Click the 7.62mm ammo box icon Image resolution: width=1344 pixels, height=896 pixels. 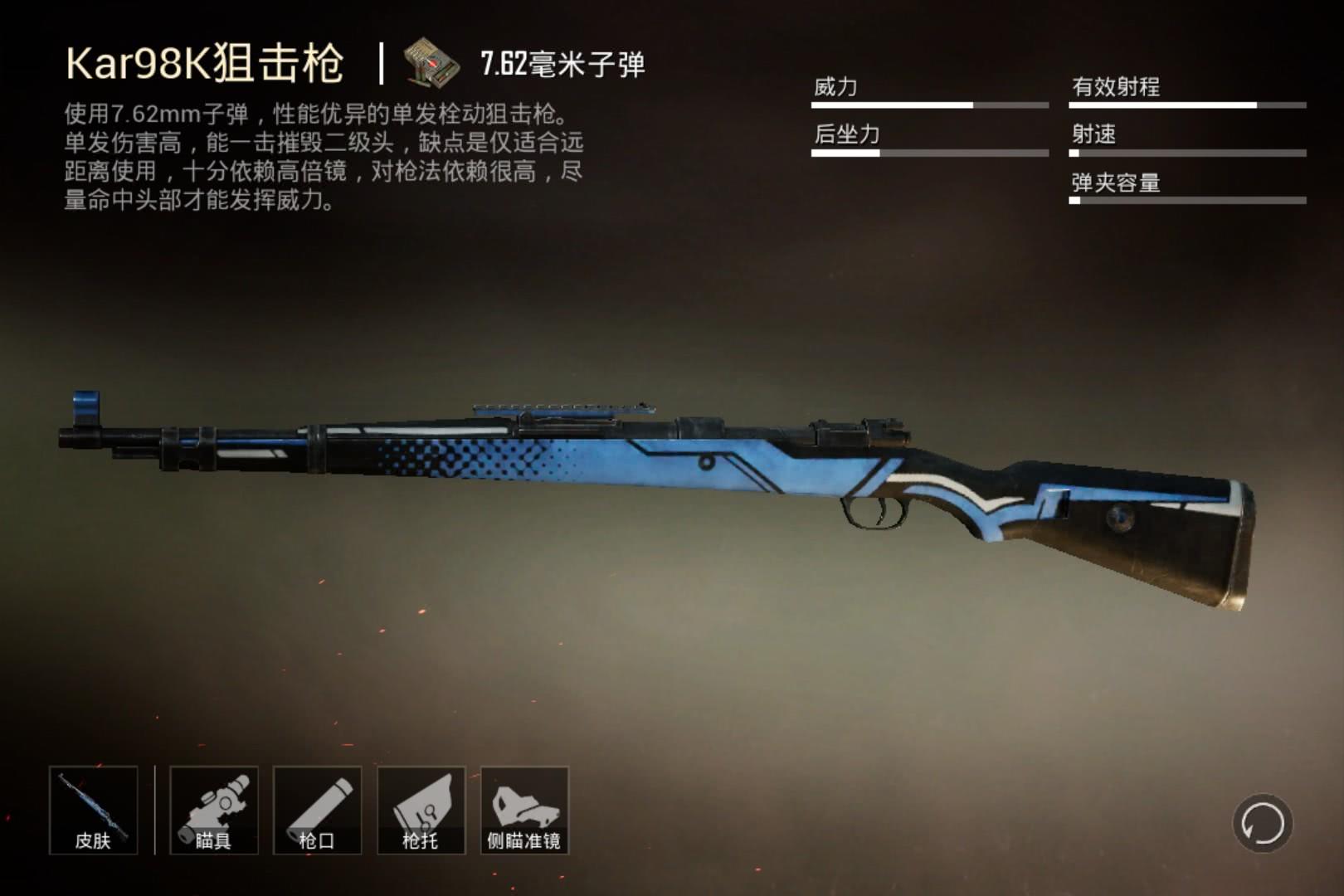point(431,61)
